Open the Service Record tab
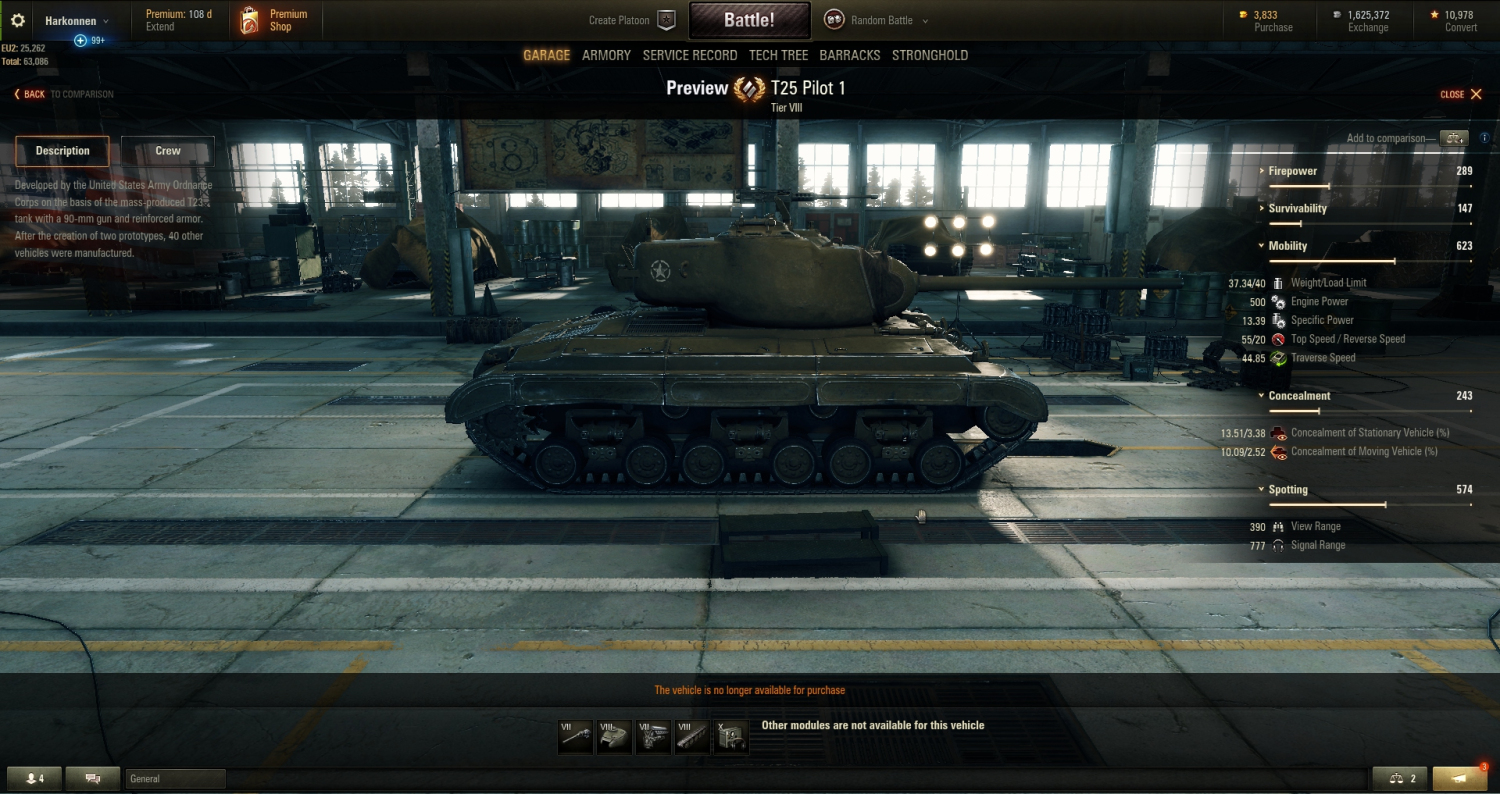 click(689, 55)
